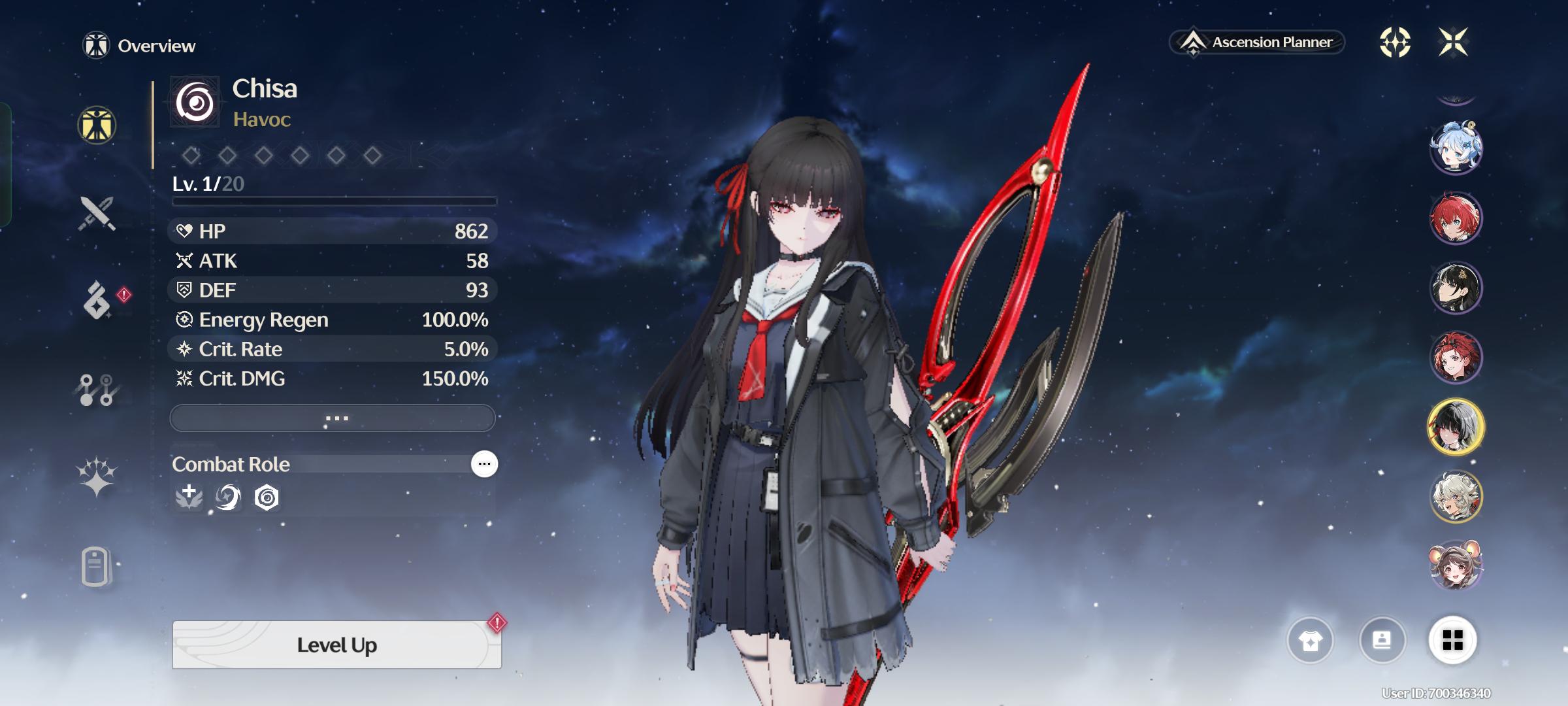Select the spiky red-haired character portrait
1568x706 pixels.
coord(1456,218)
